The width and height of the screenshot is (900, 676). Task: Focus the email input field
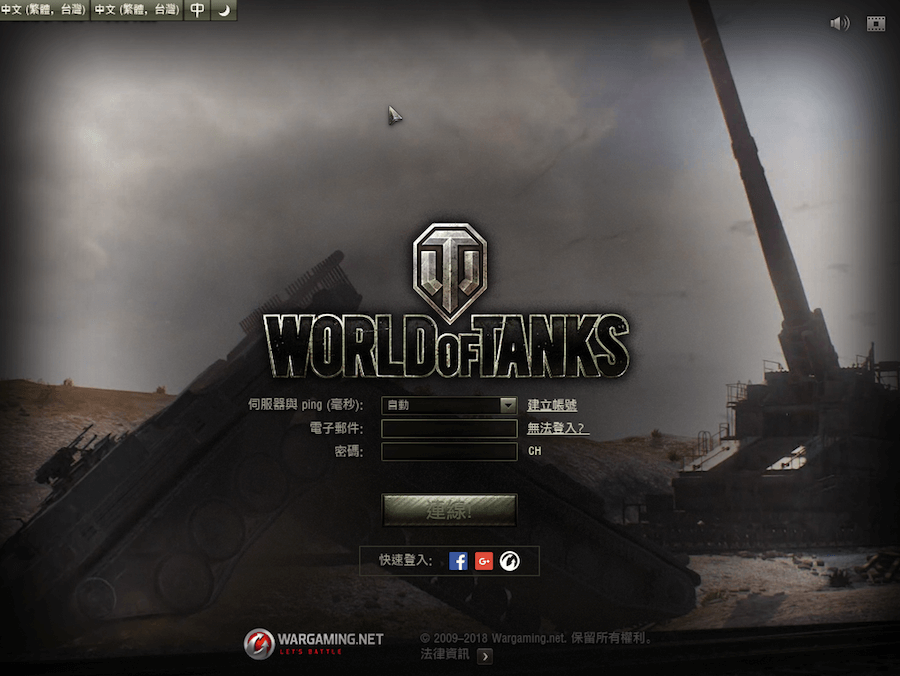(449, 429)
